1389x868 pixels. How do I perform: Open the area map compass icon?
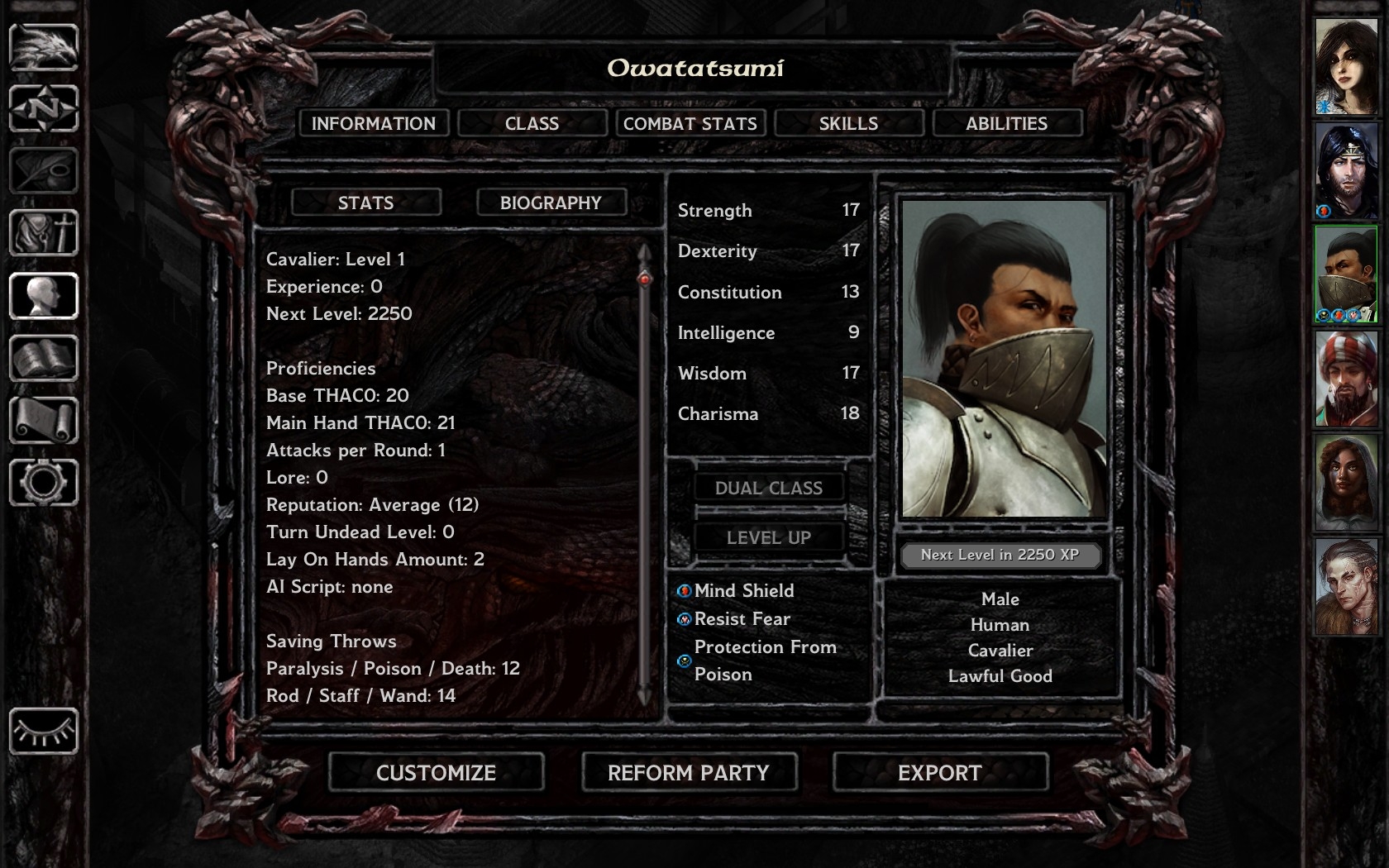(x=44, y=108)
